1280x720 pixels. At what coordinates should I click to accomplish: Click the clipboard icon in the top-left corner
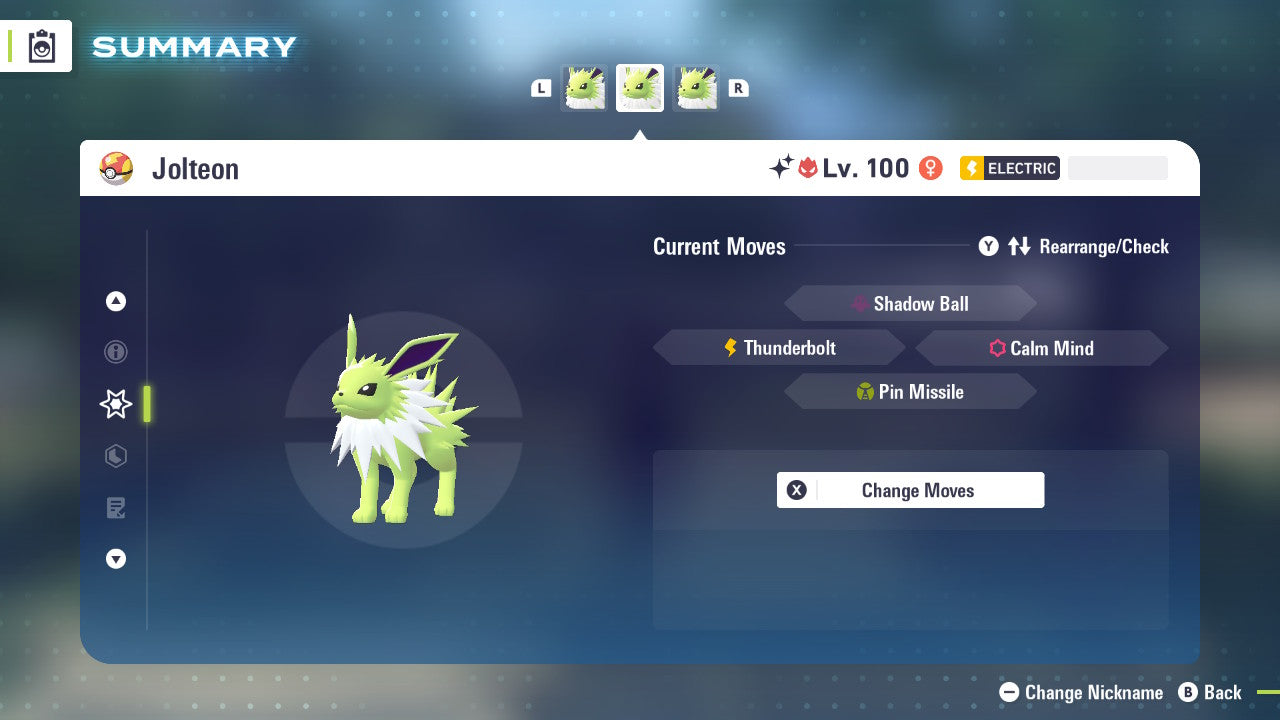tap(40, 46)
